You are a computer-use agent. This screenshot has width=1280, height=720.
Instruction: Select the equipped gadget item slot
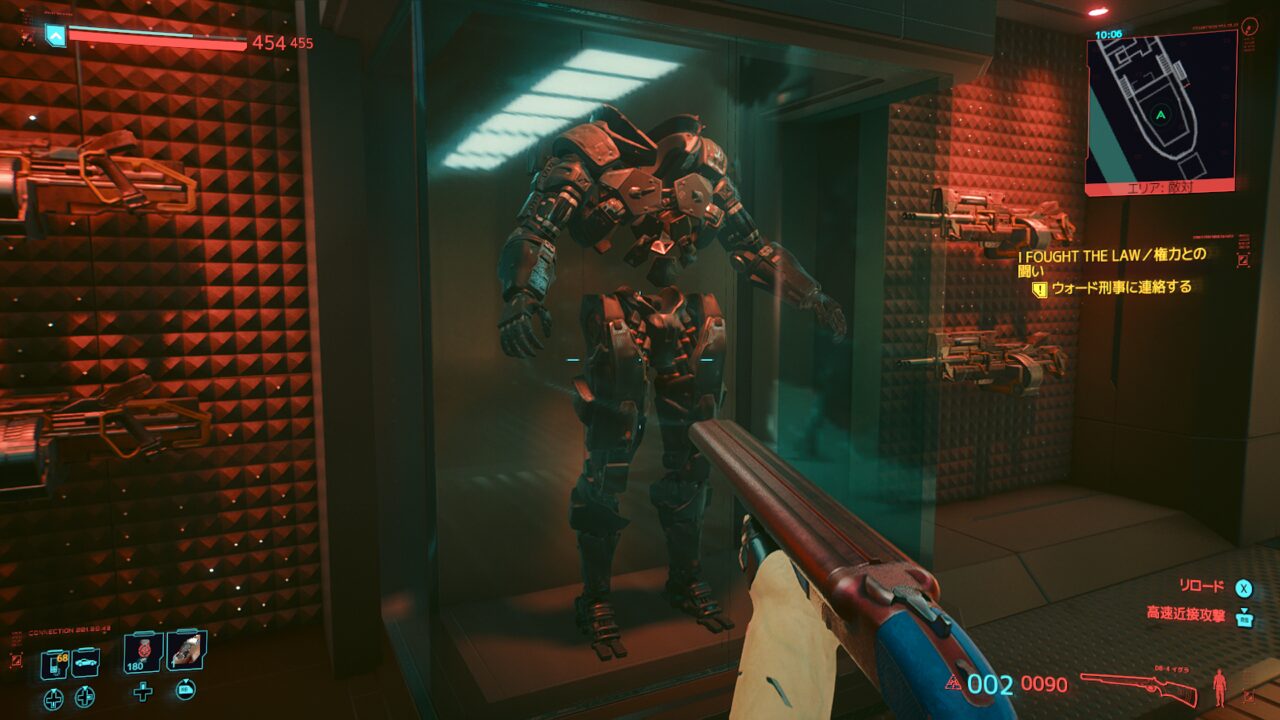186,651
